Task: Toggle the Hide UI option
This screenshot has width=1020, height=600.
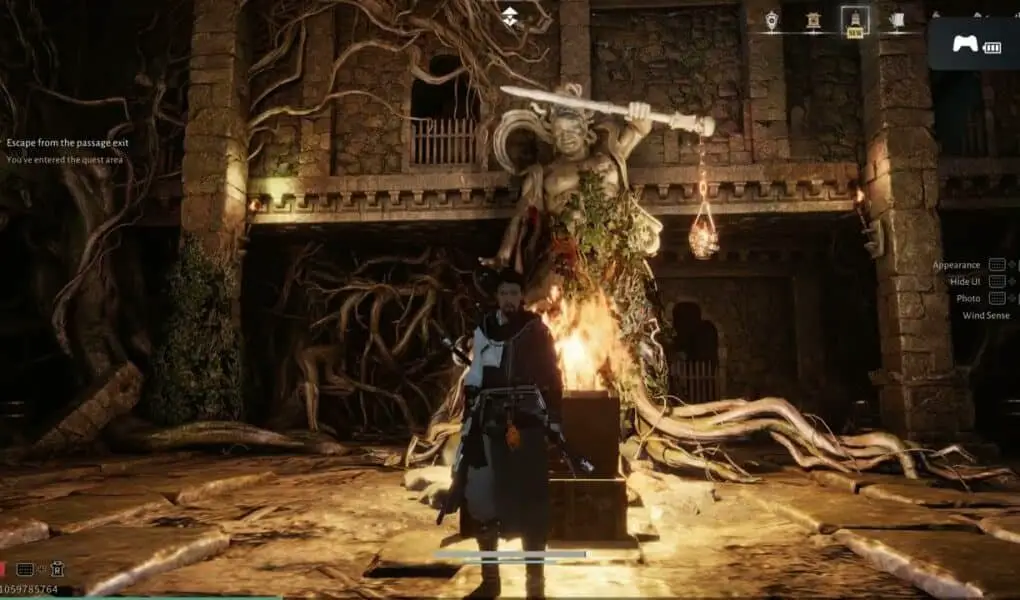Action: point(963,282)
